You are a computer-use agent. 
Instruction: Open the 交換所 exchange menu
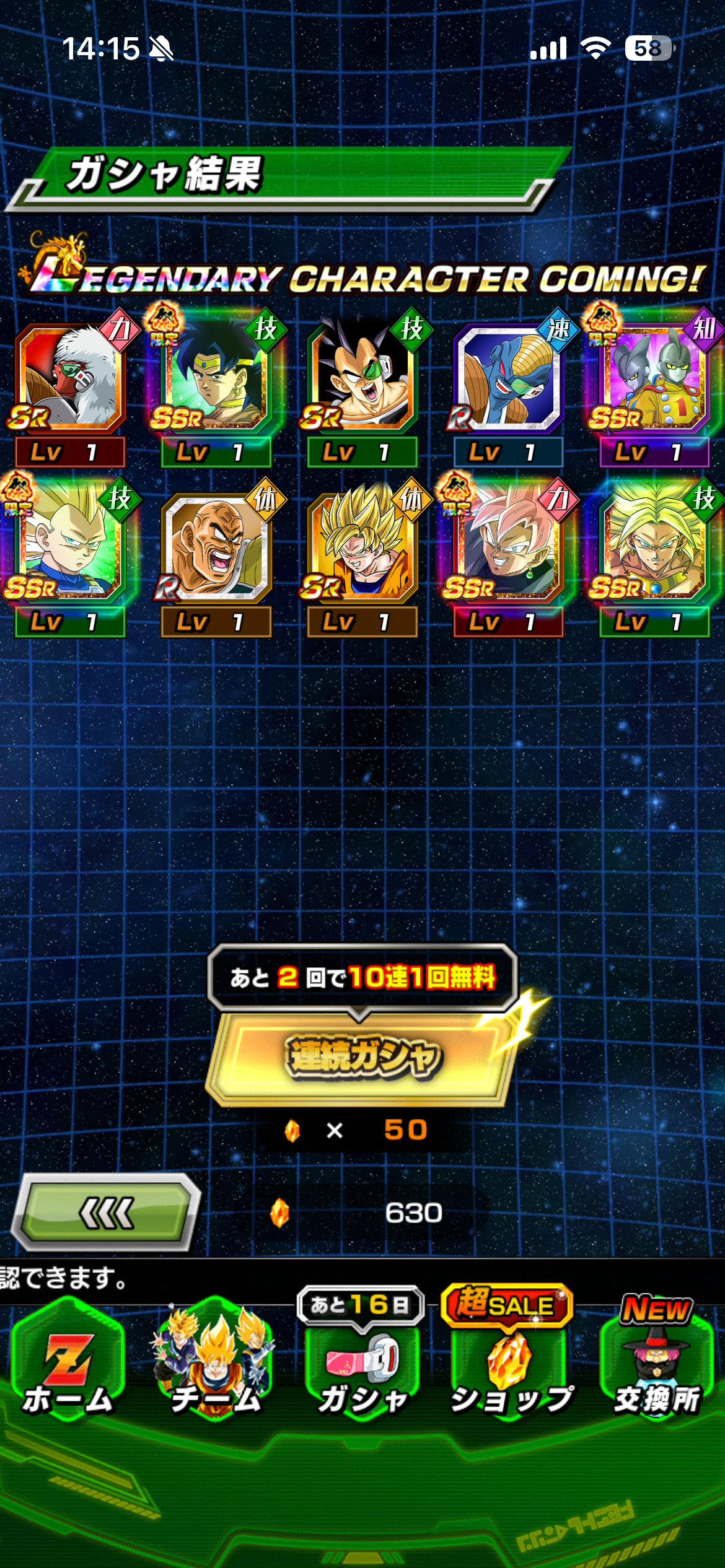pos(657,1369)
